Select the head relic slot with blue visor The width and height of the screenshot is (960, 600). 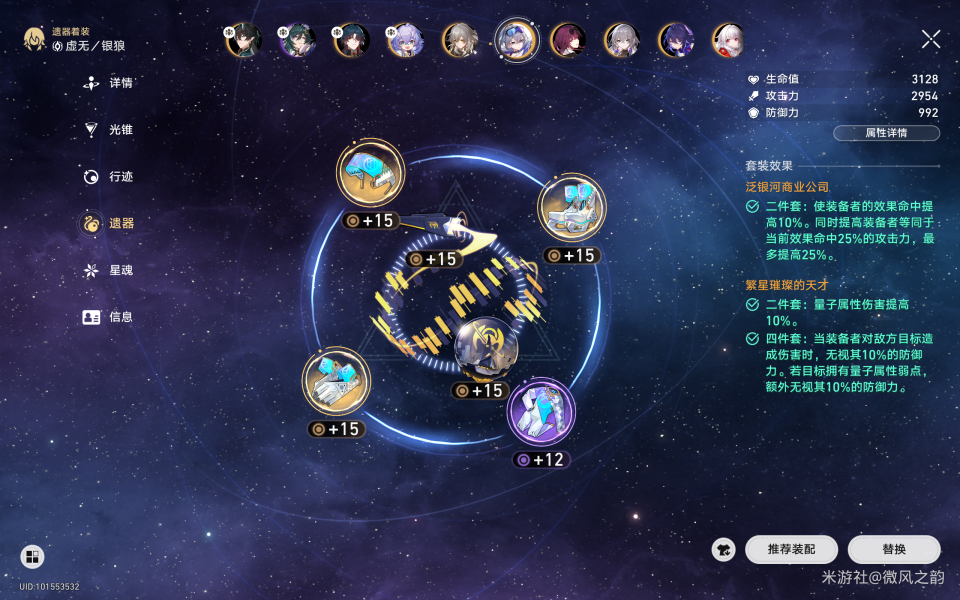[370, 176]
